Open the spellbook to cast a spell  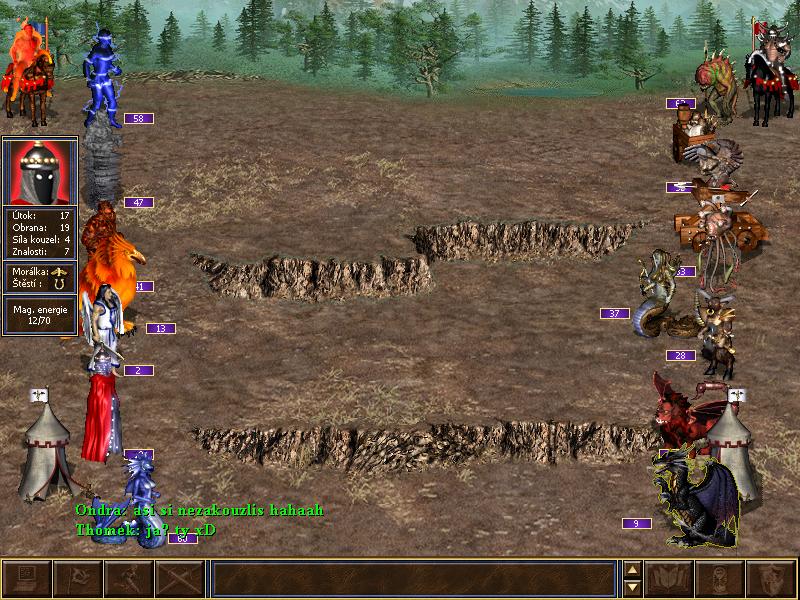click(670, 579)
